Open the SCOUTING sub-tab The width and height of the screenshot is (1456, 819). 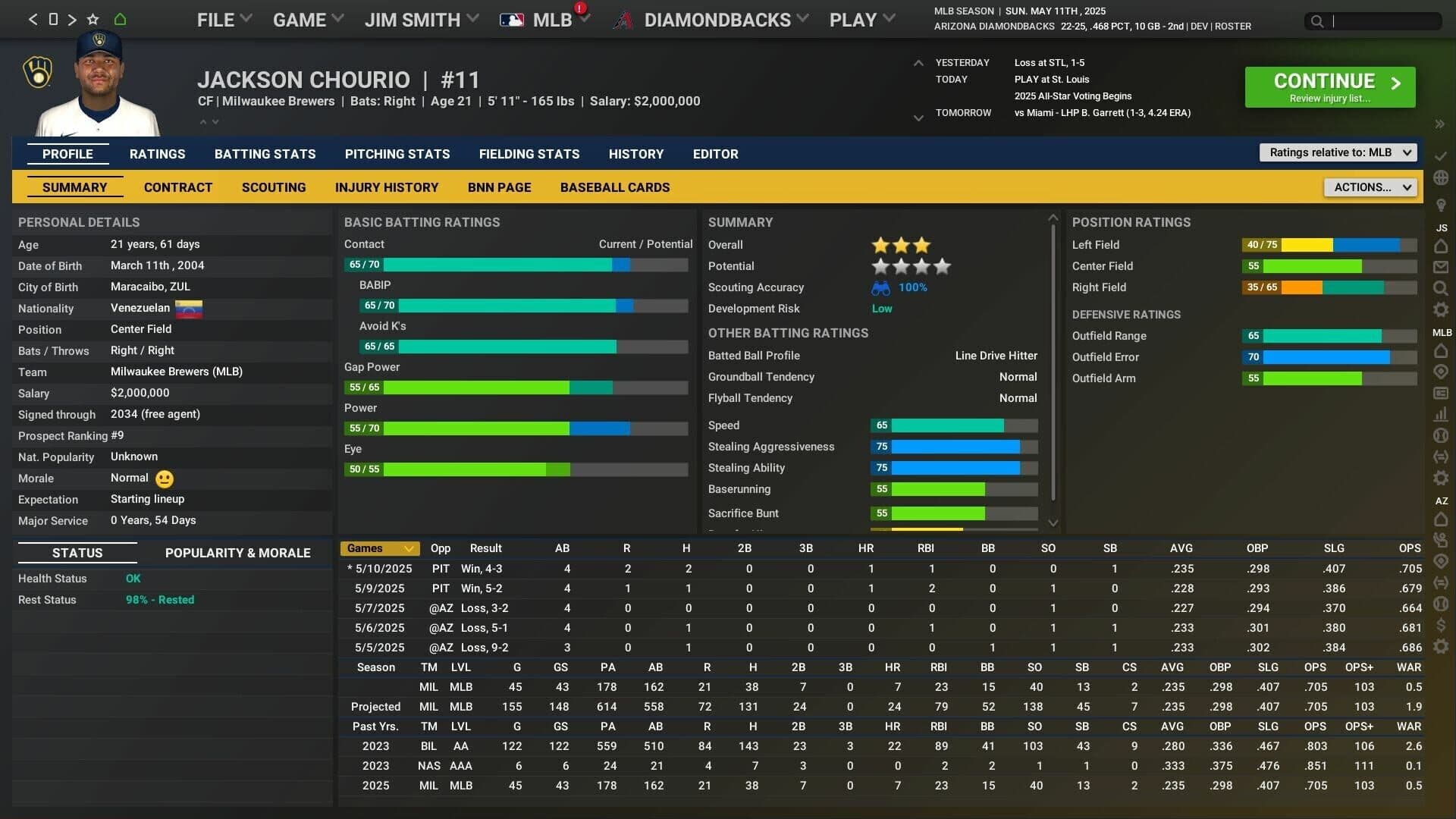pos(273,187)
